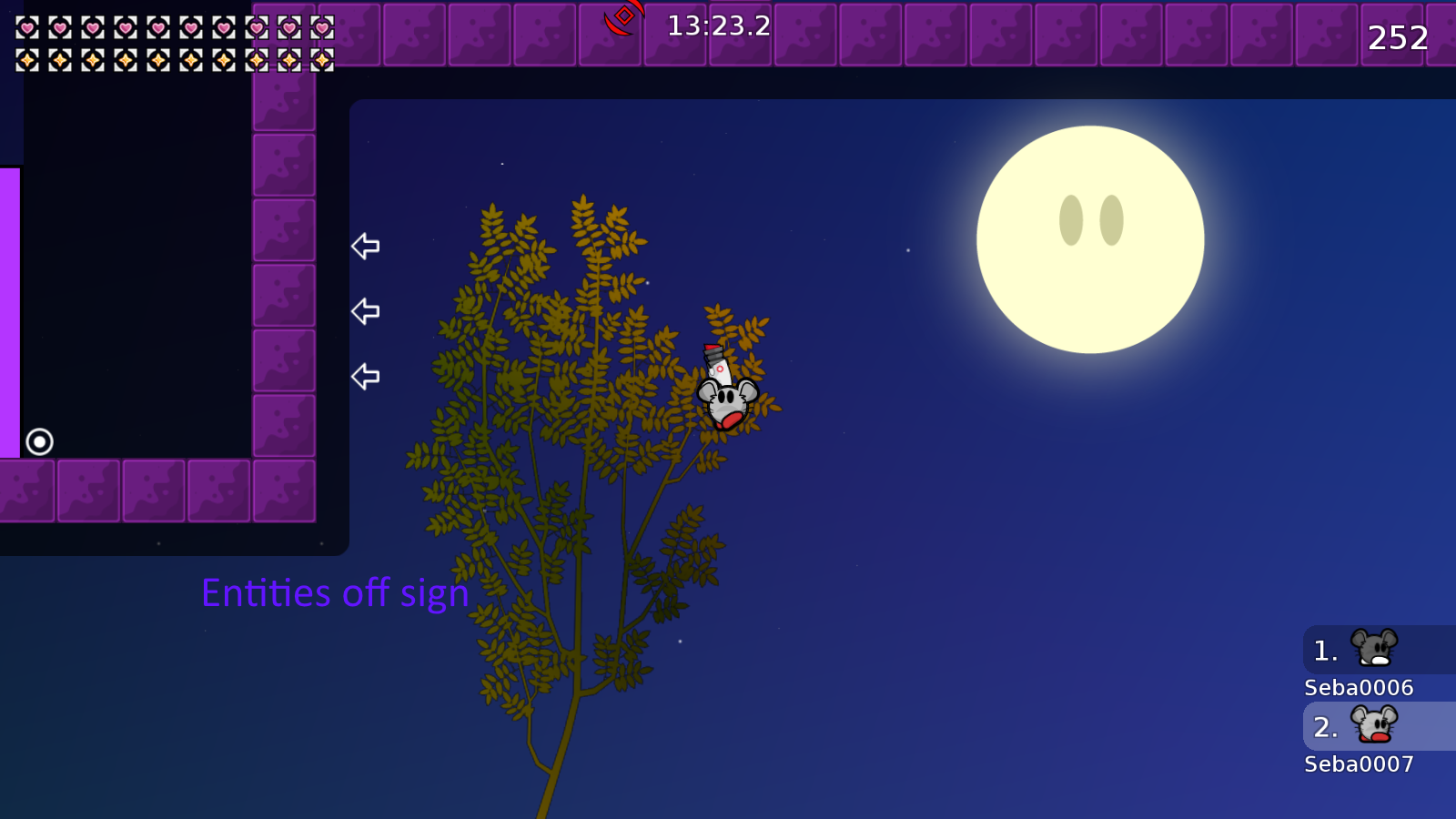Screen dimensions: 1456x819
Task: Select the Seba0007 leaderboard row
Action: pyautogui.click(x=1358, y=765)
